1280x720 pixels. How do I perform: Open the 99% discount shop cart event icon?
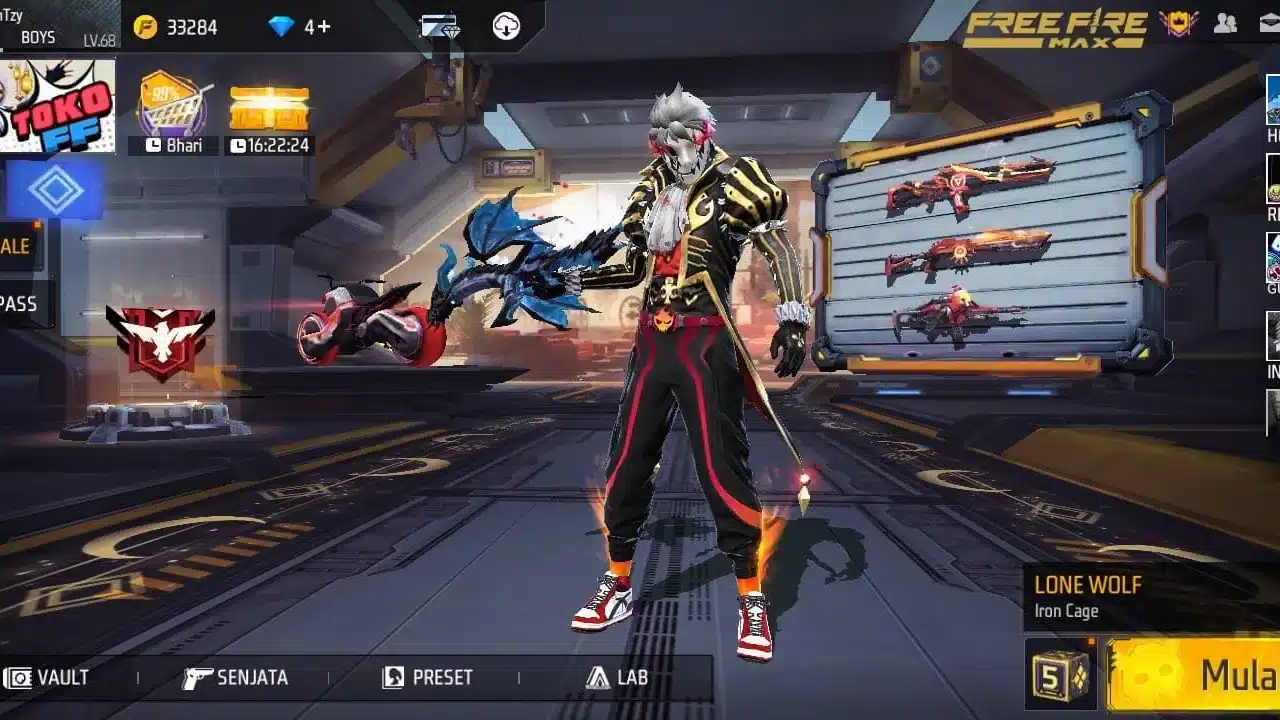[168, 100]
